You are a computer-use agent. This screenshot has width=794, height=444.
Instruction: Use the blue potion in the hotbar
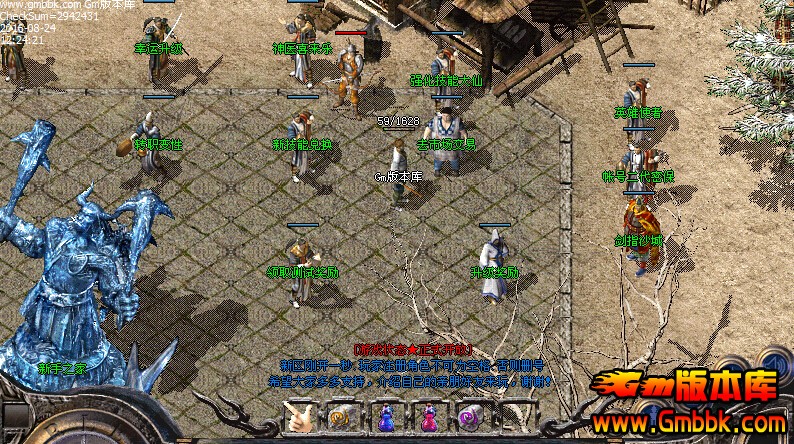(x=385, y=416)
